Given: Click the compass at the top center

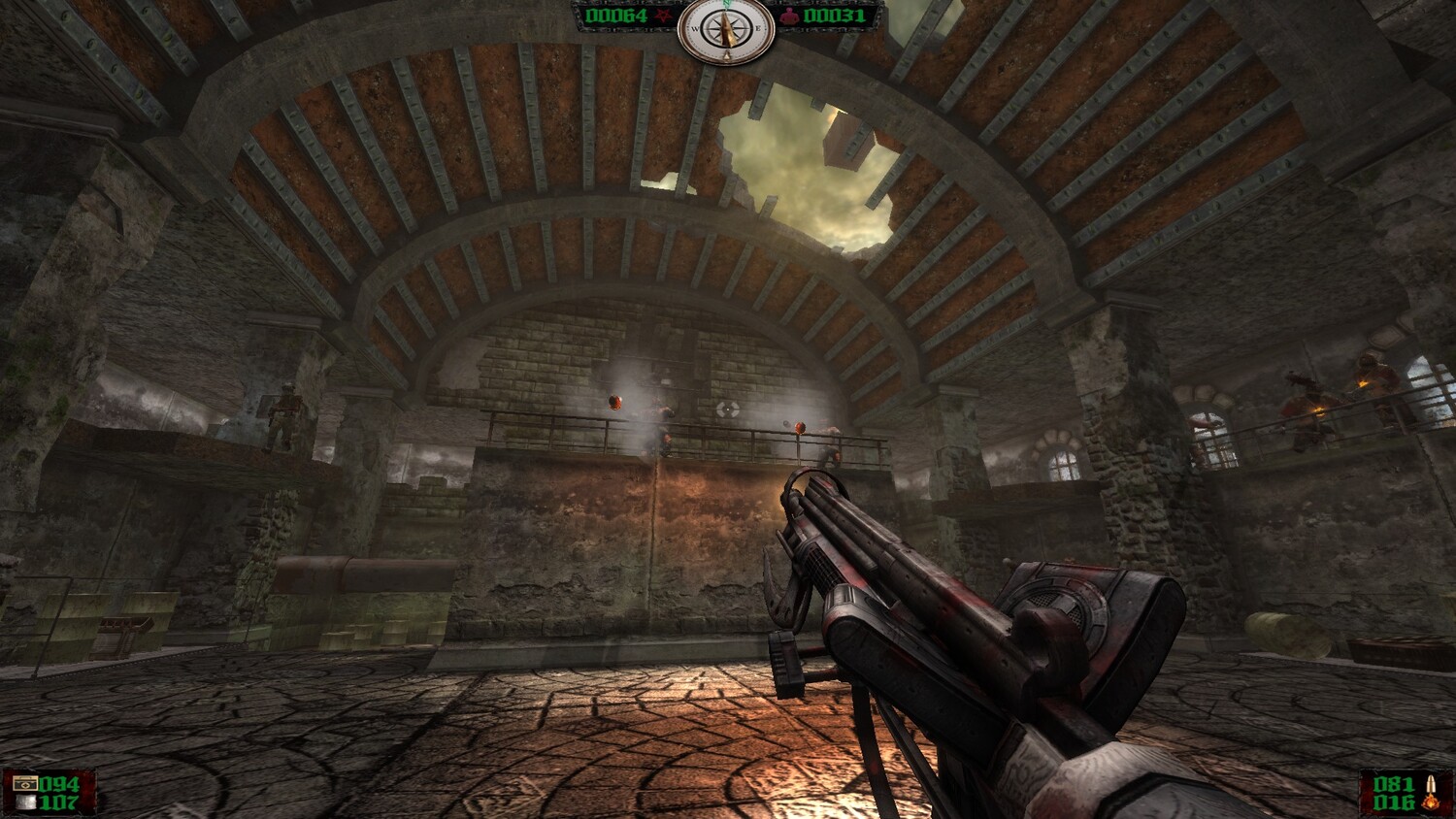Looking at the screenshot, I should coord(726,30).
